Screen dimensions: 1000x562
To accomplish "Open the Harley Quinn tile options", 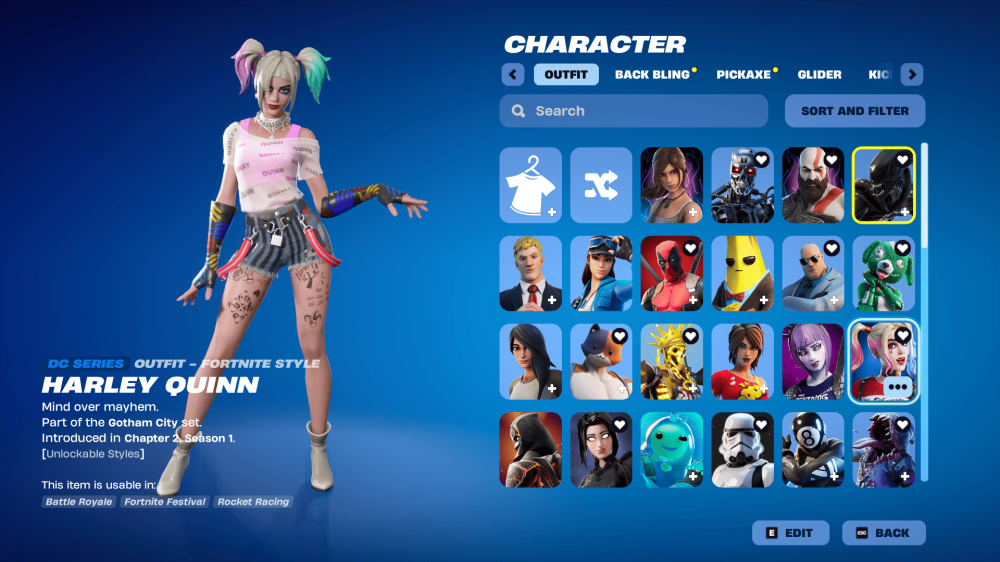I will click(x=897, y=387).
